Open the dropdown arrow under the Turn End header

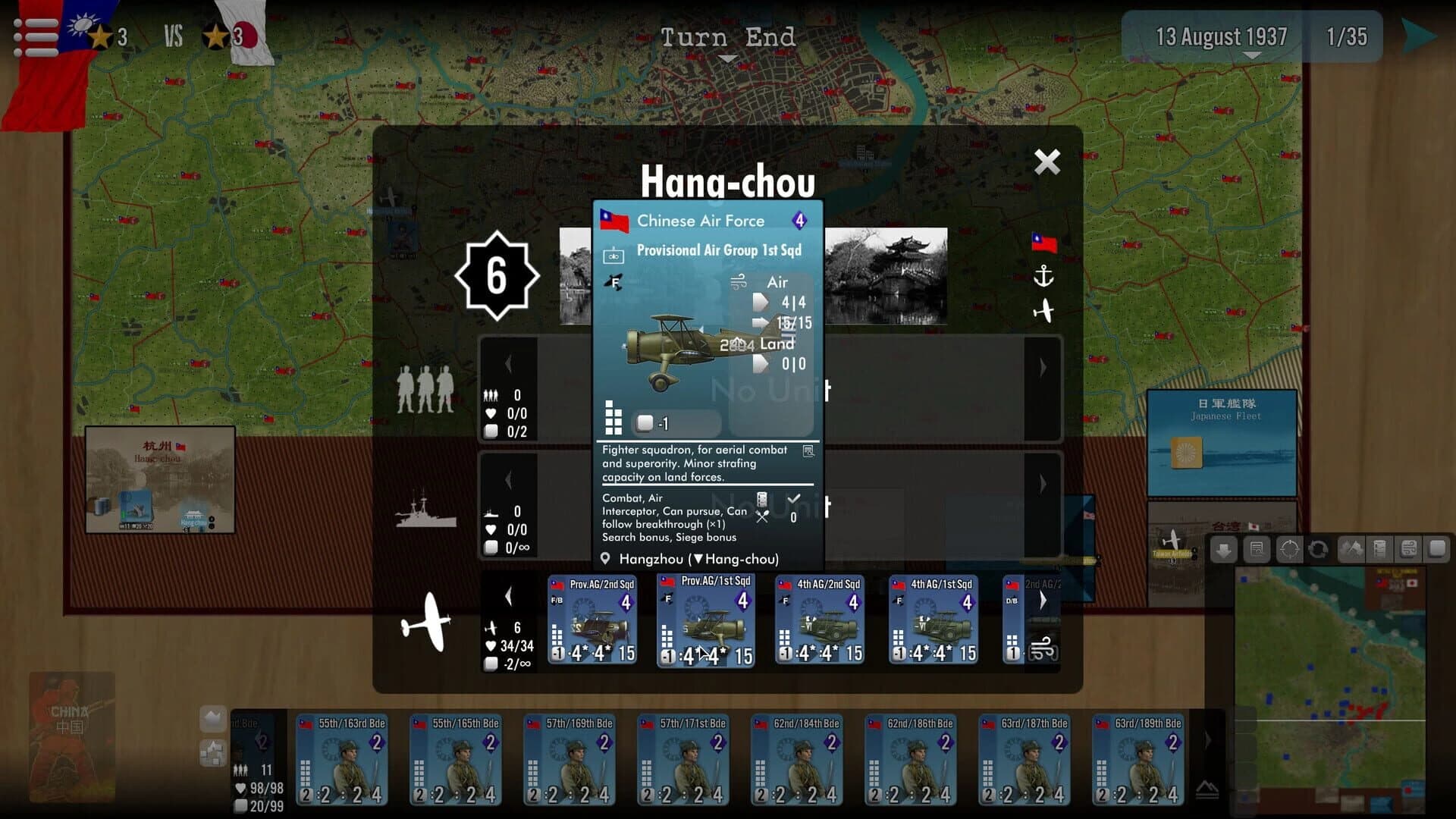[x=728, y=59]
